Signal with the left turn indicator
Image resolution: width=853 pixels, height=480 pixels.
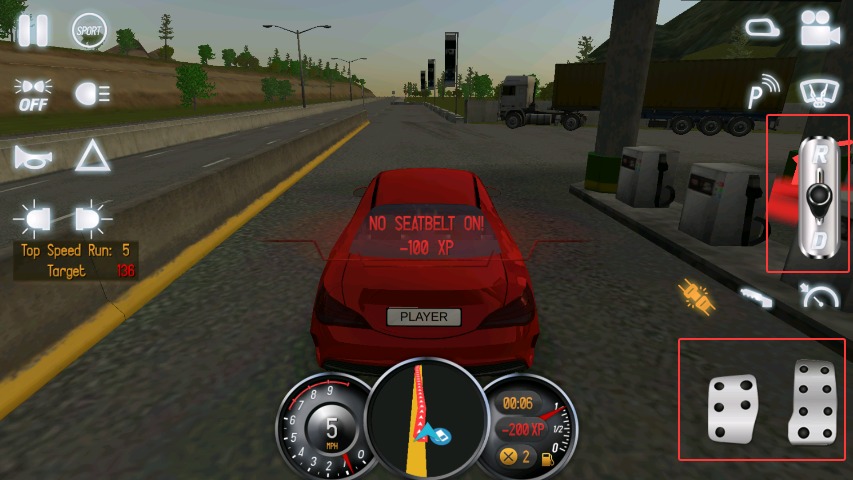pyautogui.click(x=32, y=218)
